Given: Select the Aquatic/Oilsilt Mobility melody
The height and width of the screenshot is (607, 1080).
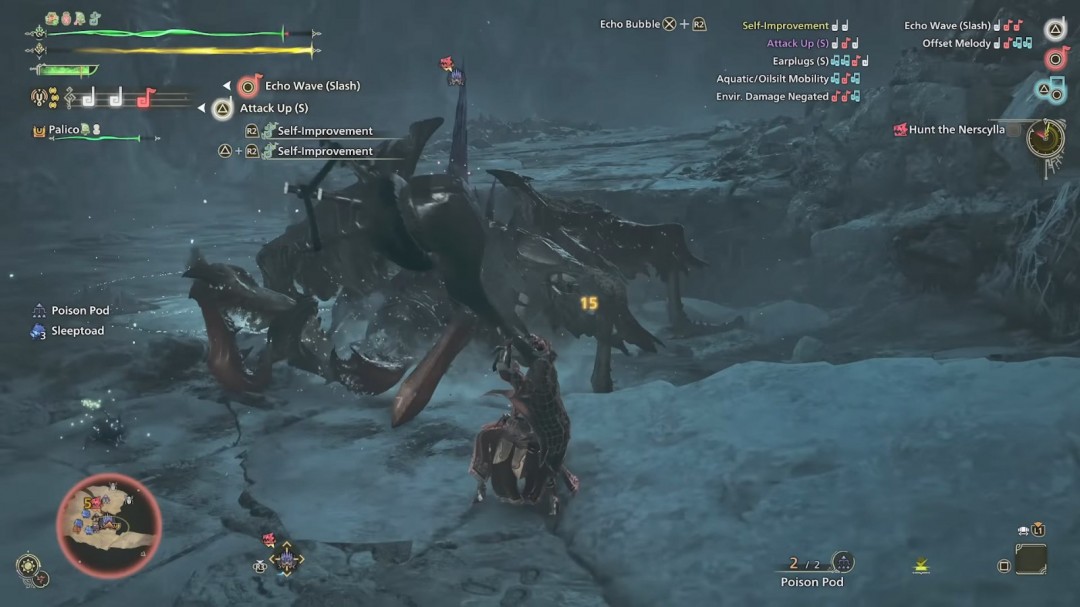Looking at the screenshot, I should [x=772, y=79].
